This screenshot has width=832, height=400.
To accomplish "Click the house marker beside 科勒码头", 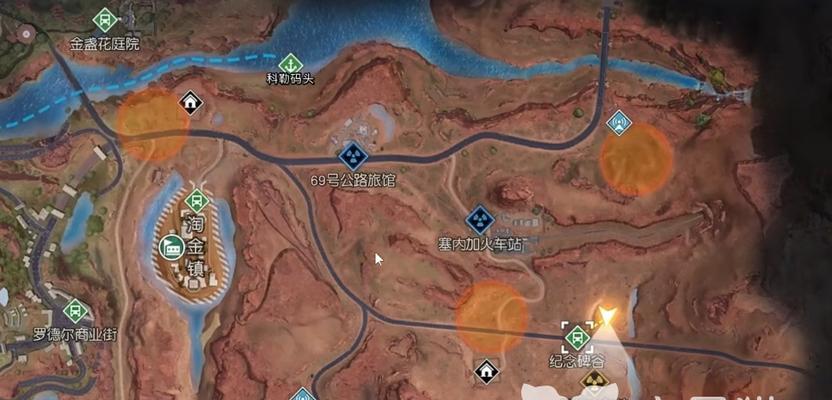I will (189, 100).
